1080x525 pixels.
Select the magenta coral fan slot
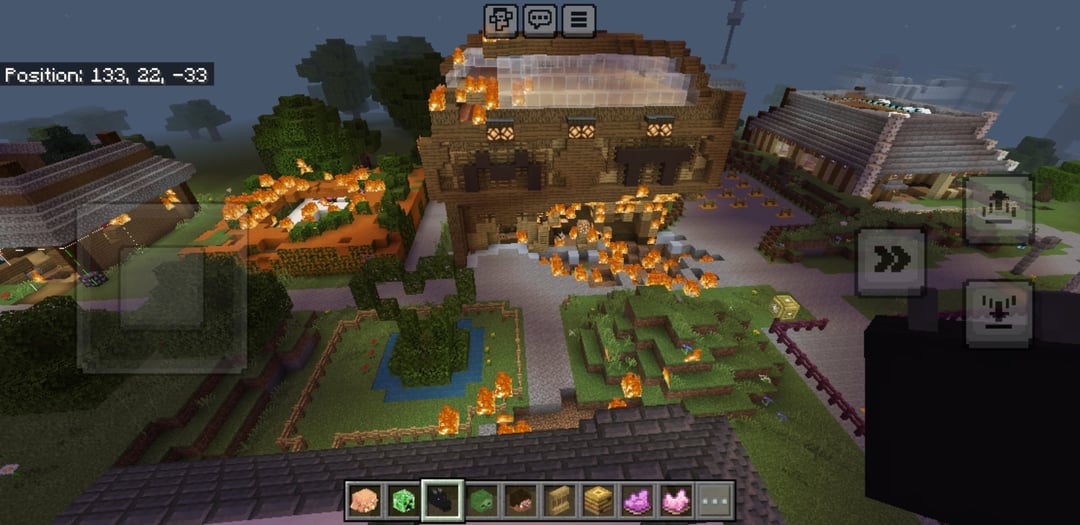(636, 500)
